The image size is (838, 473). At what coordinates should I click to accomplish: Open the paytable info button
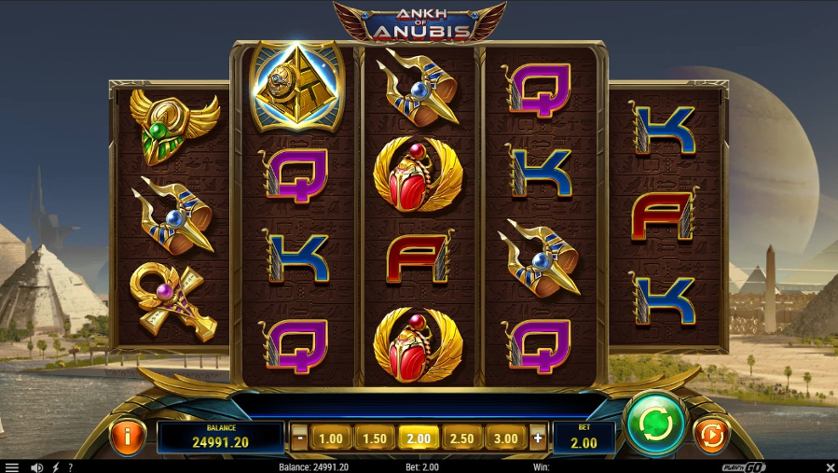coord(127,436)
